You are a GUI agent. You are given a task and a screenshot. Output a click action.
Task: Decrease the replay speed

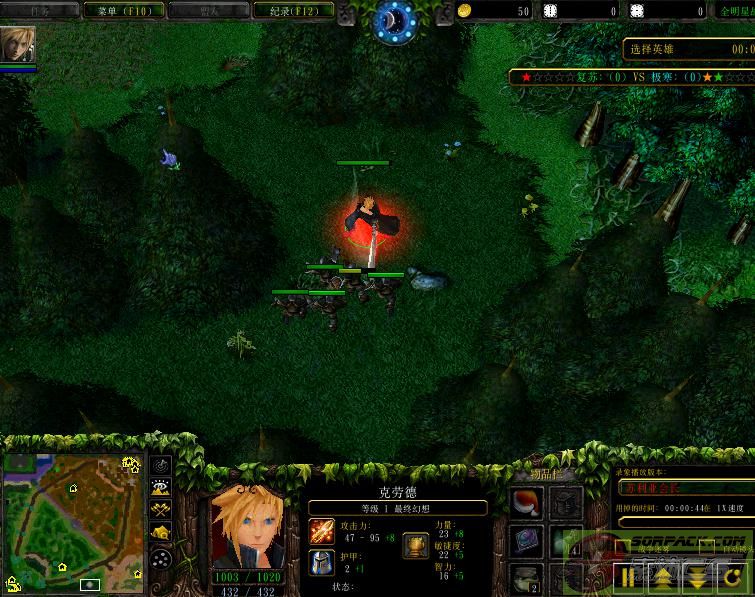[x=695, y=575]
